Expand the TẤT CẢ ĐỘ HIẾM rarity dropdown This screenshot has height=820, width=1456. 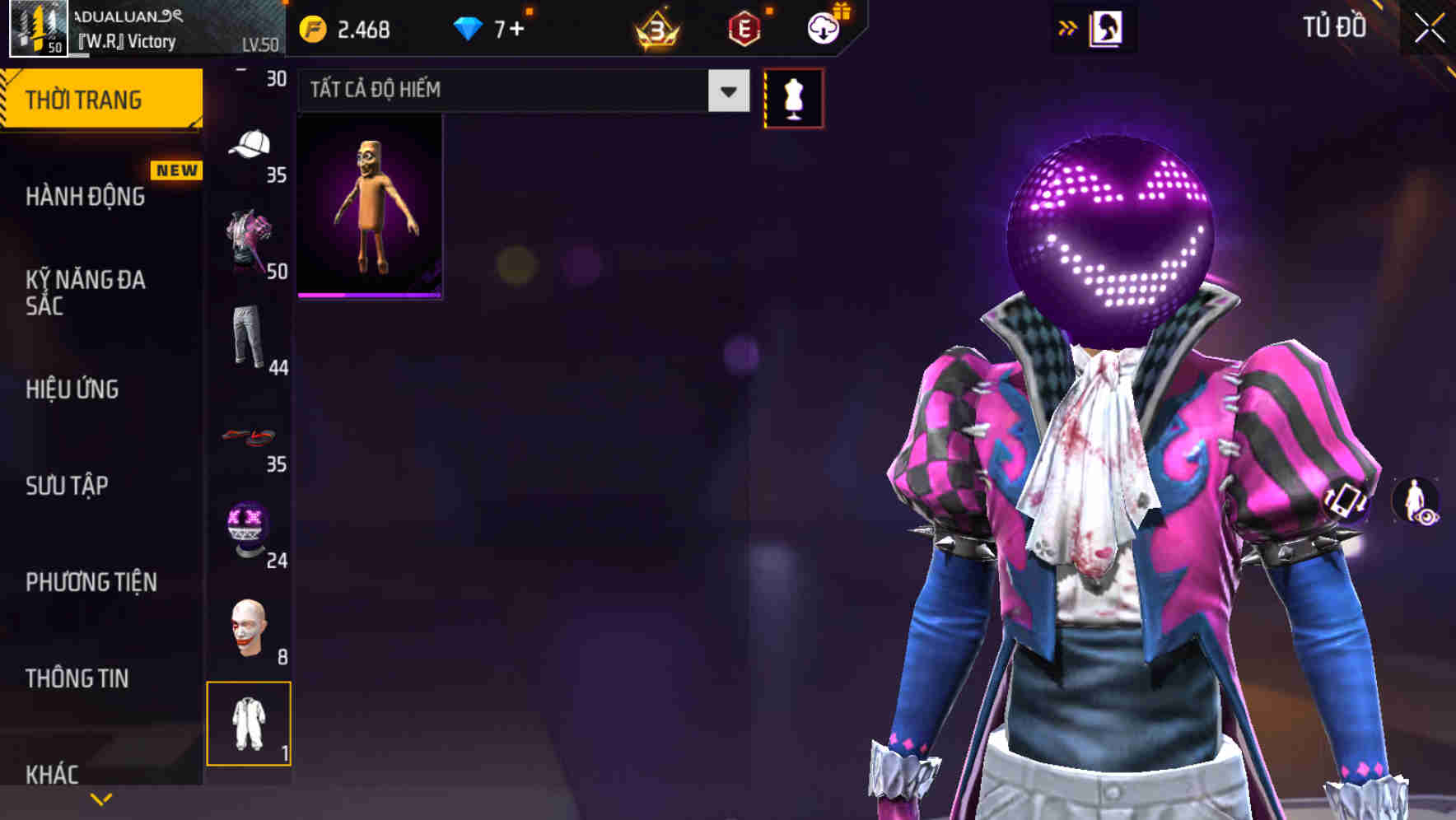point(726,91)
